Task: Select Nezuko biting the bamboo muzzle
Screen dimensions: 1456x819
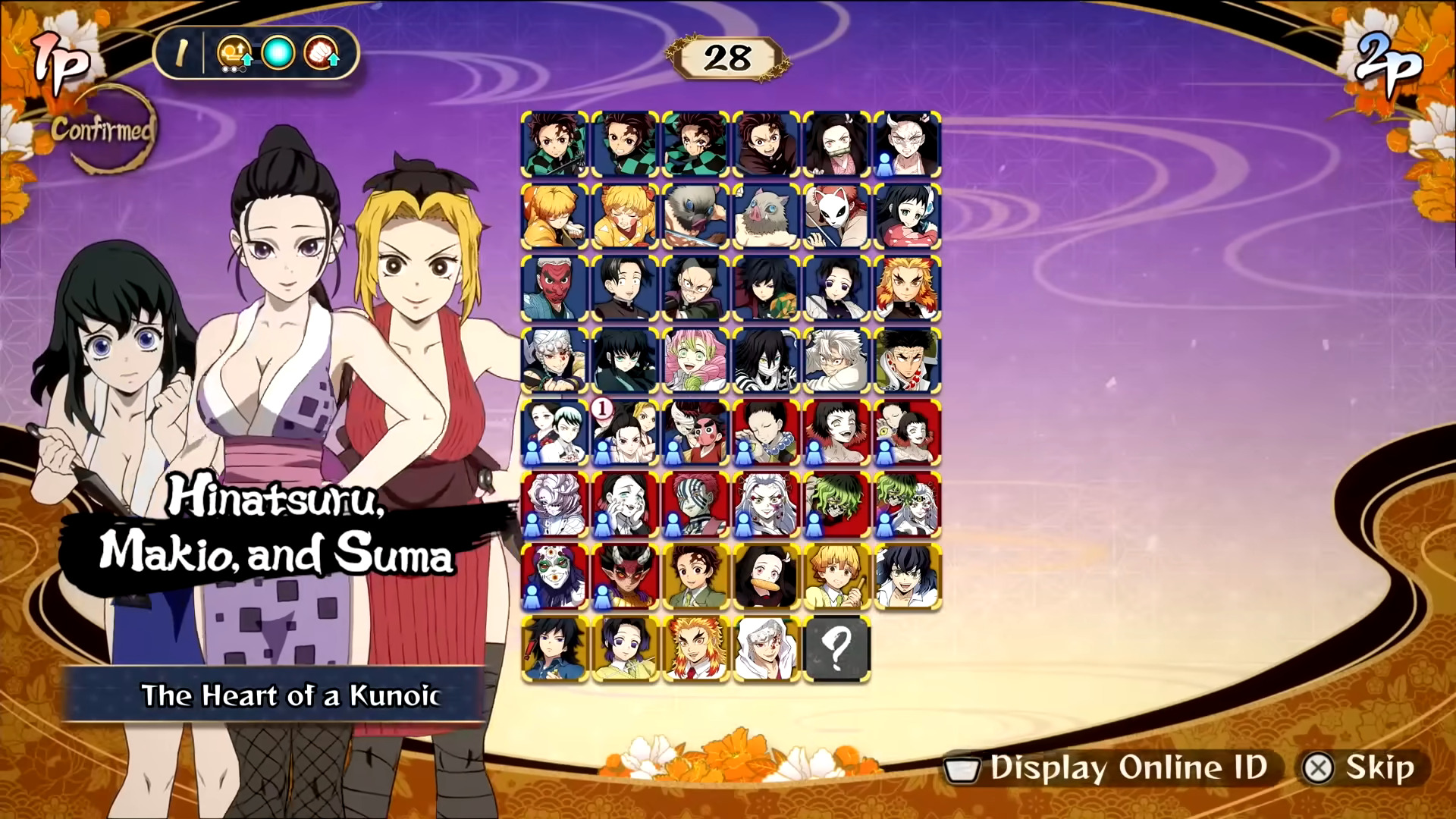Action: point(836,144)
